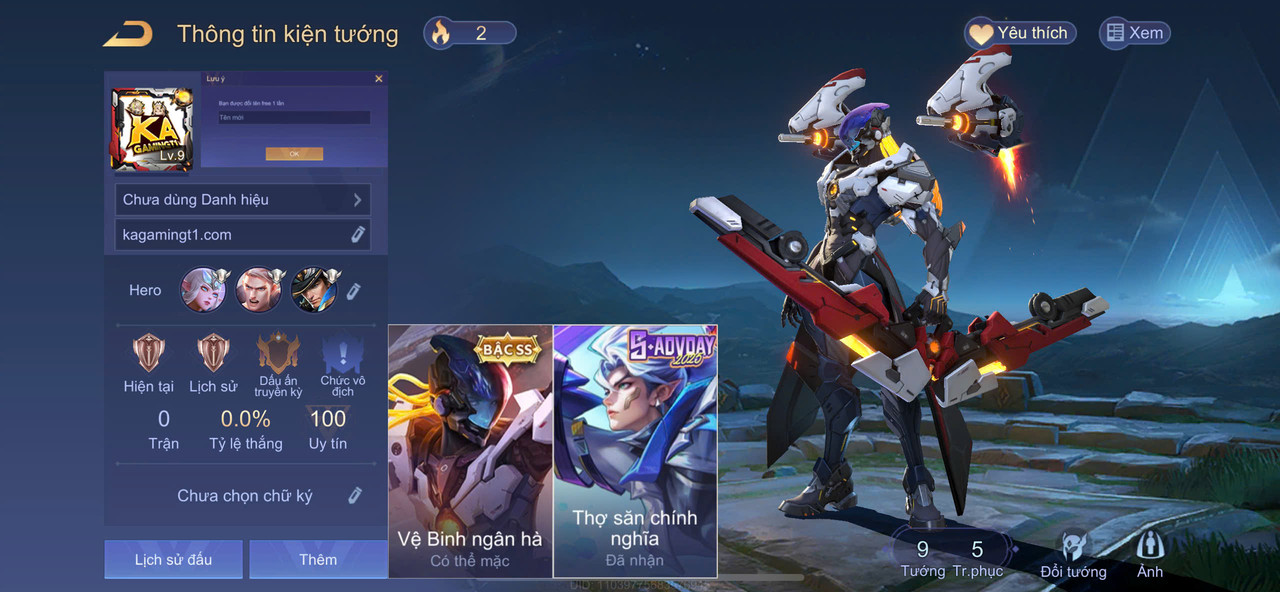Open the Chưa dùng Danh hiệu title selector
Screen dimensions: 1280x592
tap(243, 200)
